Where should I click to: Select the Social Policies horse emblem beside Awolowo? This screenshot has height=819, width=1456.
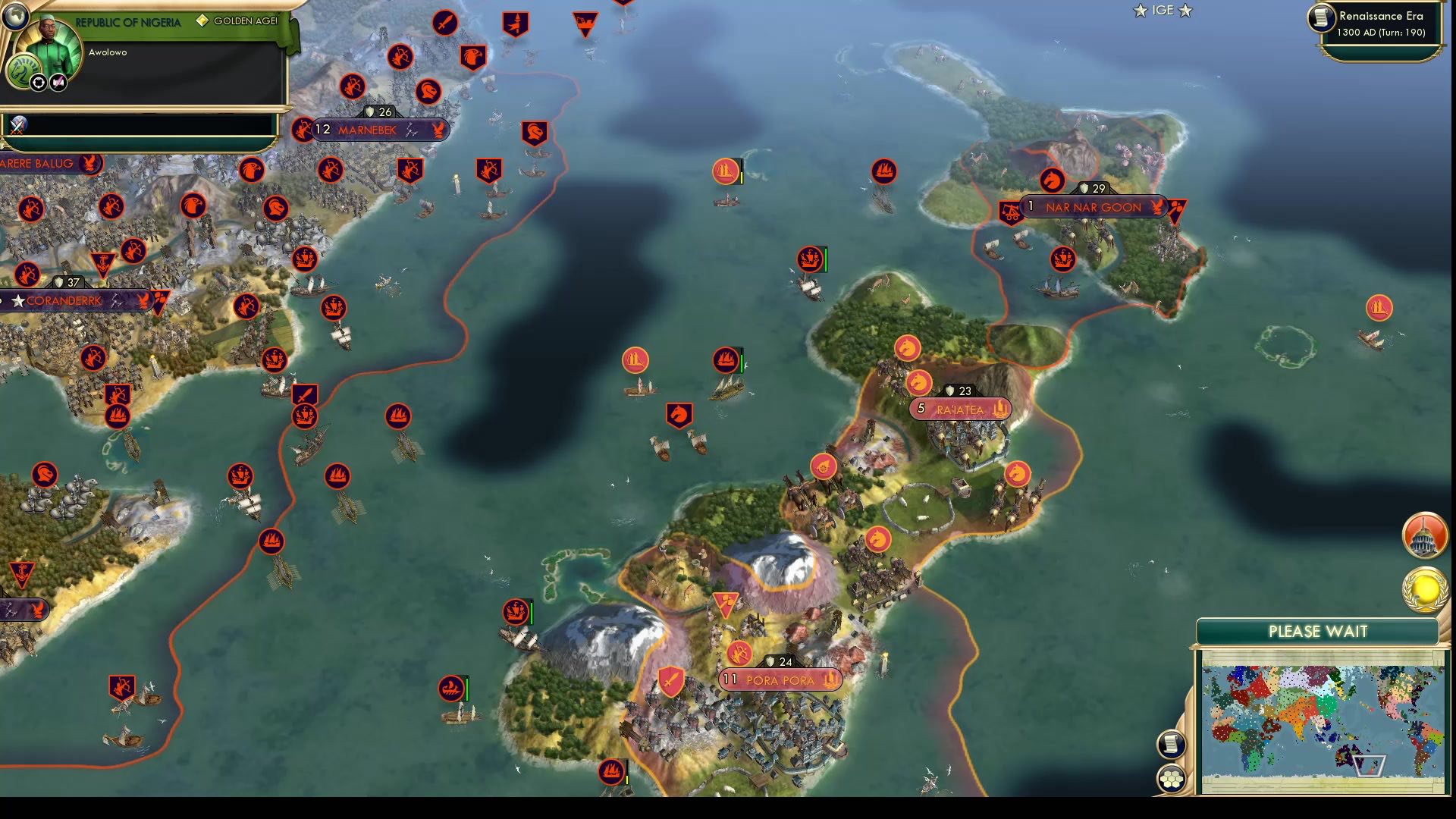click(x=22, y=68)
